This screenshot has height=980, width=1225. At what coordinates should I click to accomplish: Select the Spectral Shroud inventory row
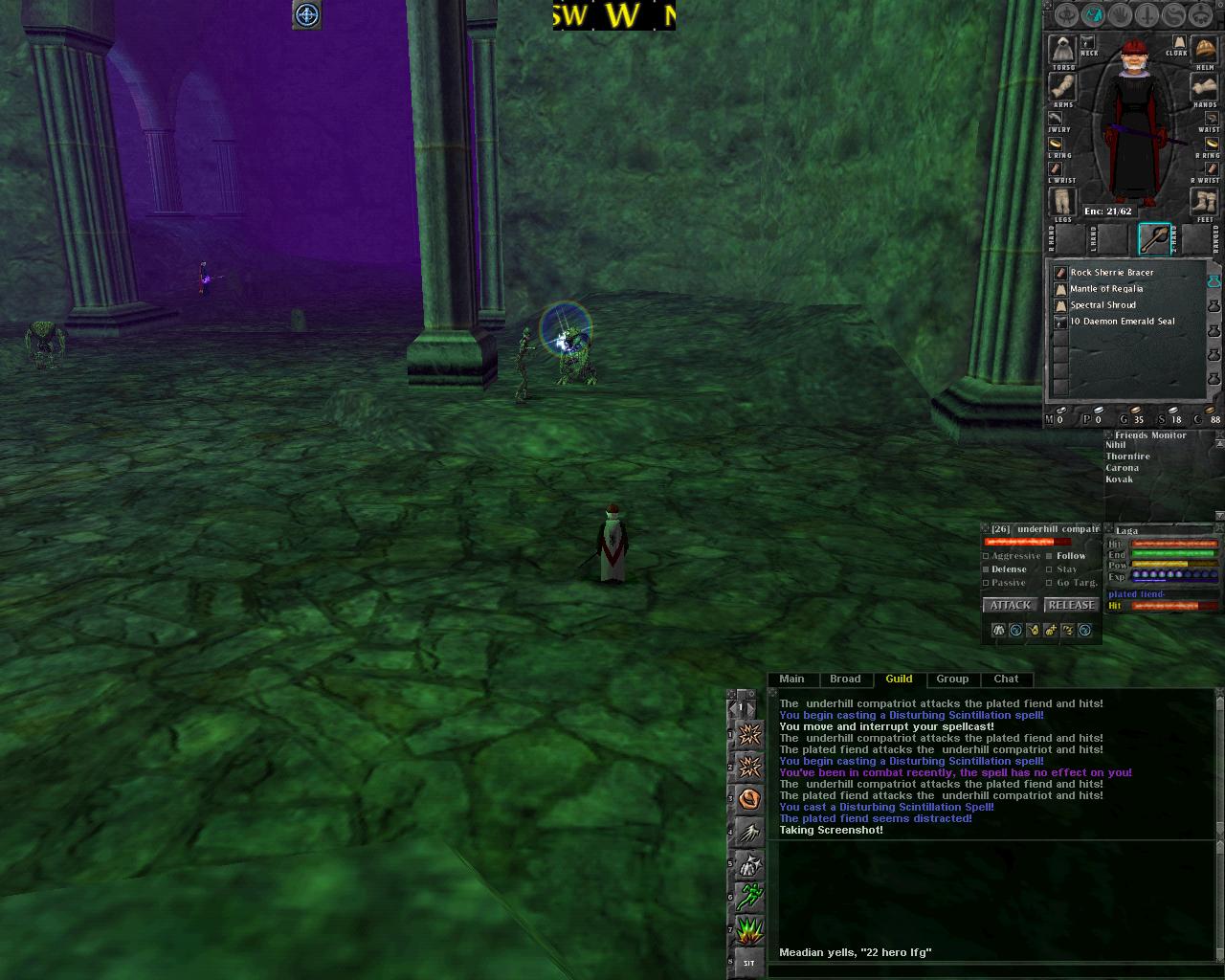click(x=1102, y=305)
